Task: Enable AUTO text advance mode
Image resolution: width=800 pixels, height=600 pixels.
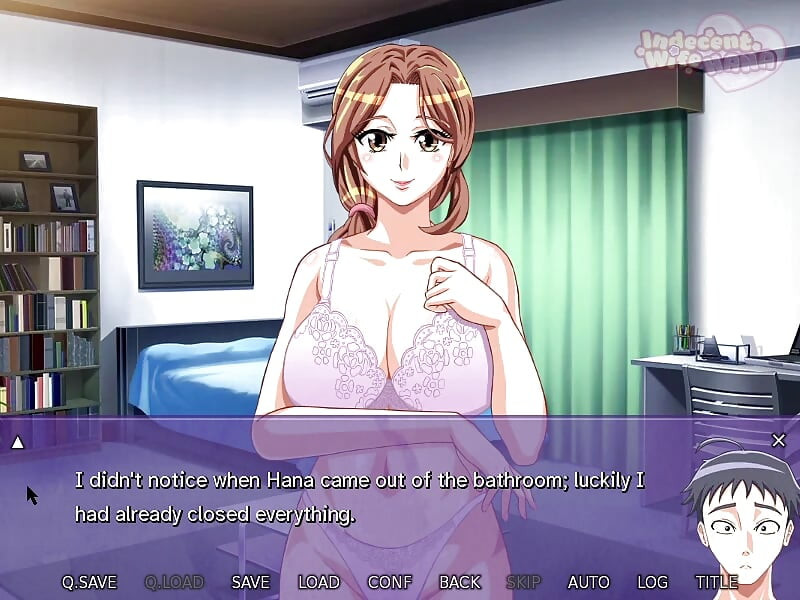Action: point(588,582)
